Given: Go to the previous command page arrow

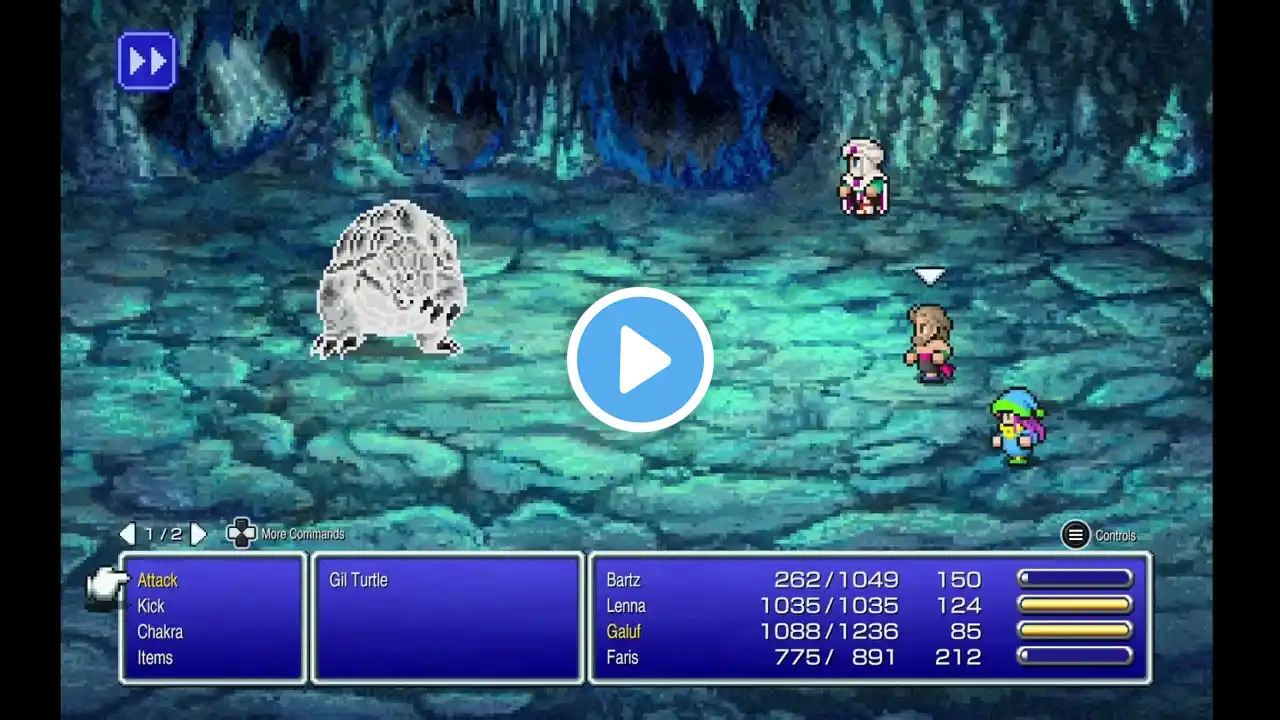Looking at the screenshot, I should [x=127, y=534].
